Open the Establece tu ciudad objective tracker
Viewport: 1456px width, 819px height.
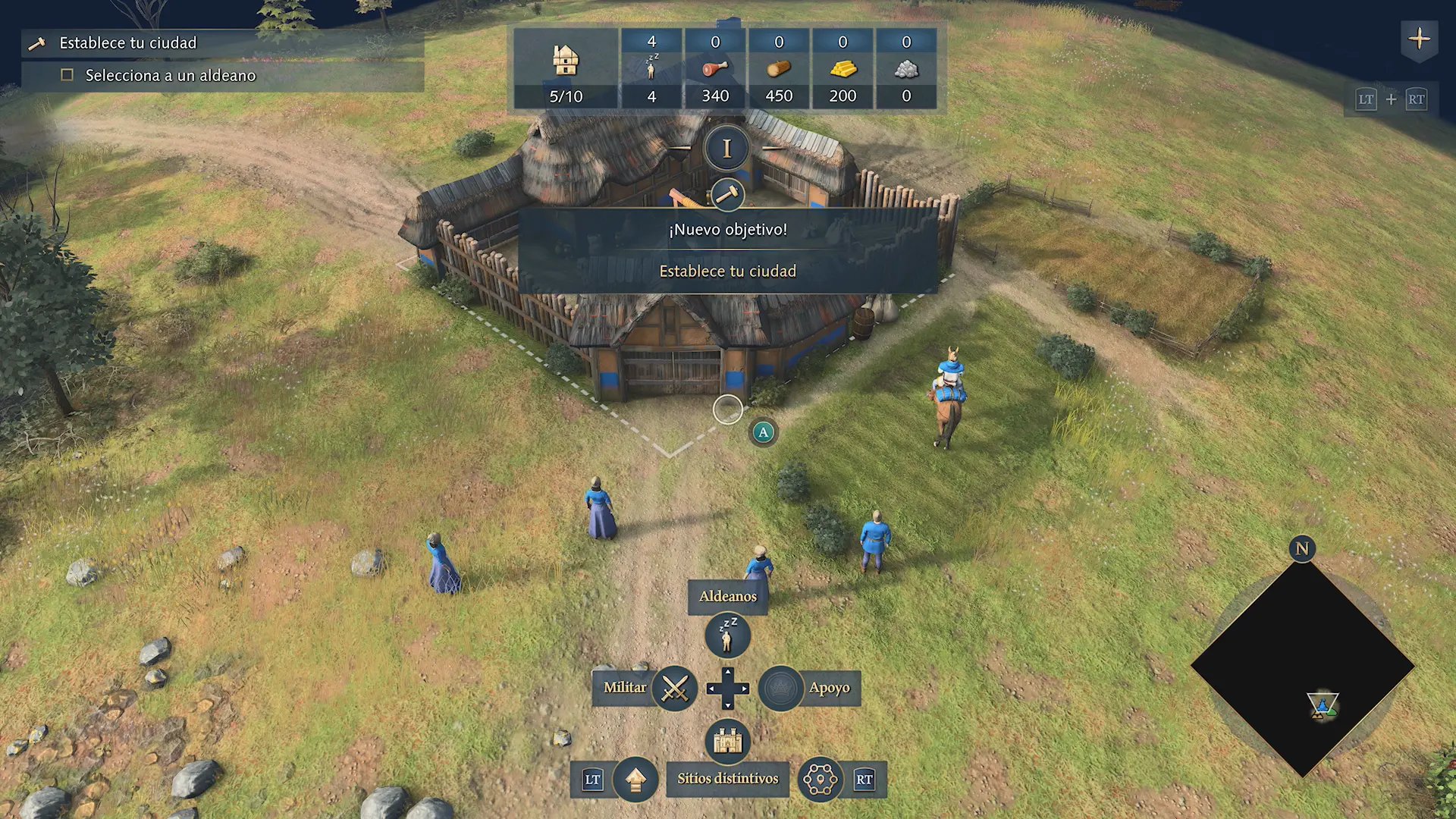pyautogui.click(x=127, y=43)
